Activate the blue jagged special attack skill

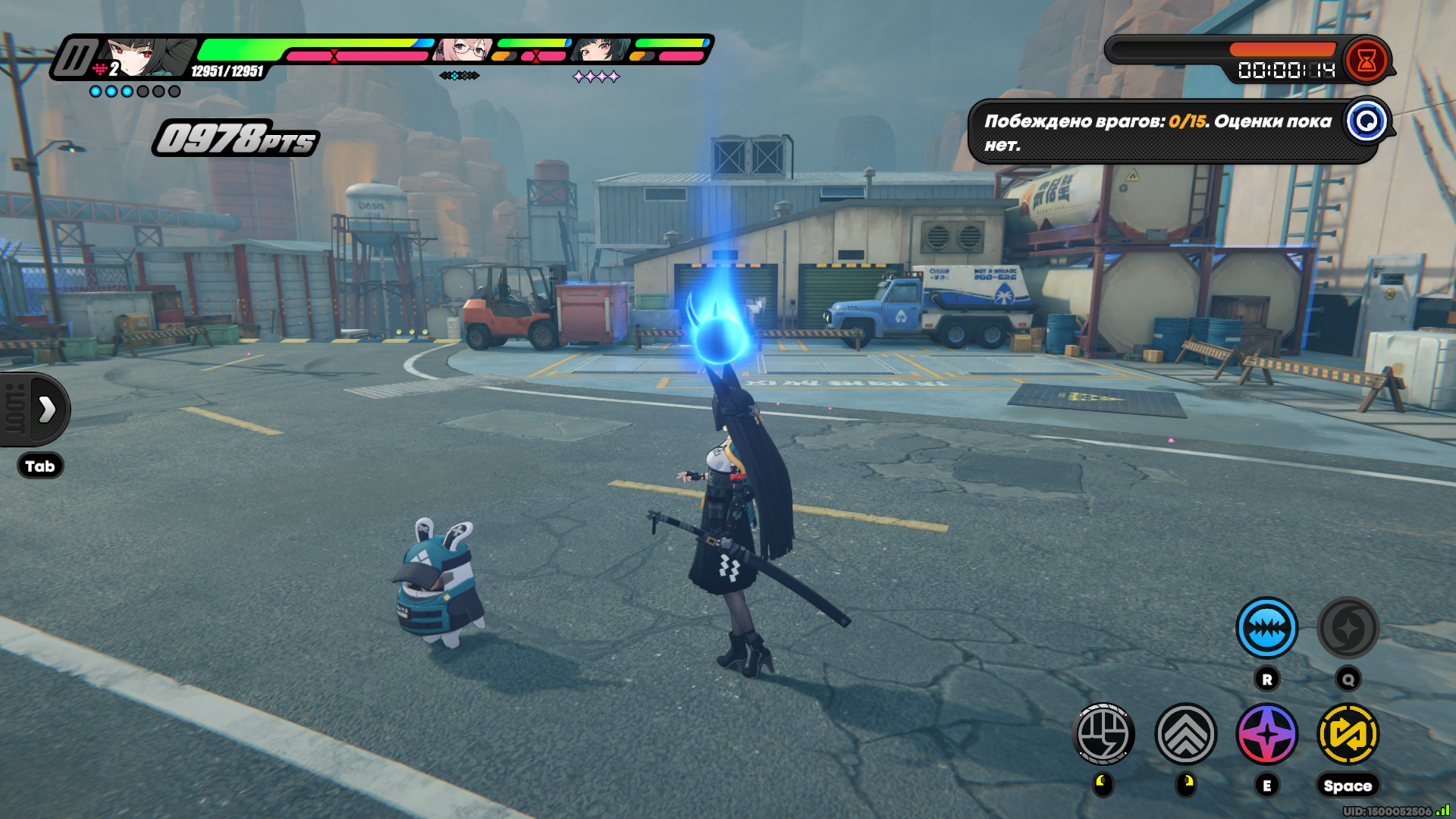point(1266,628)
